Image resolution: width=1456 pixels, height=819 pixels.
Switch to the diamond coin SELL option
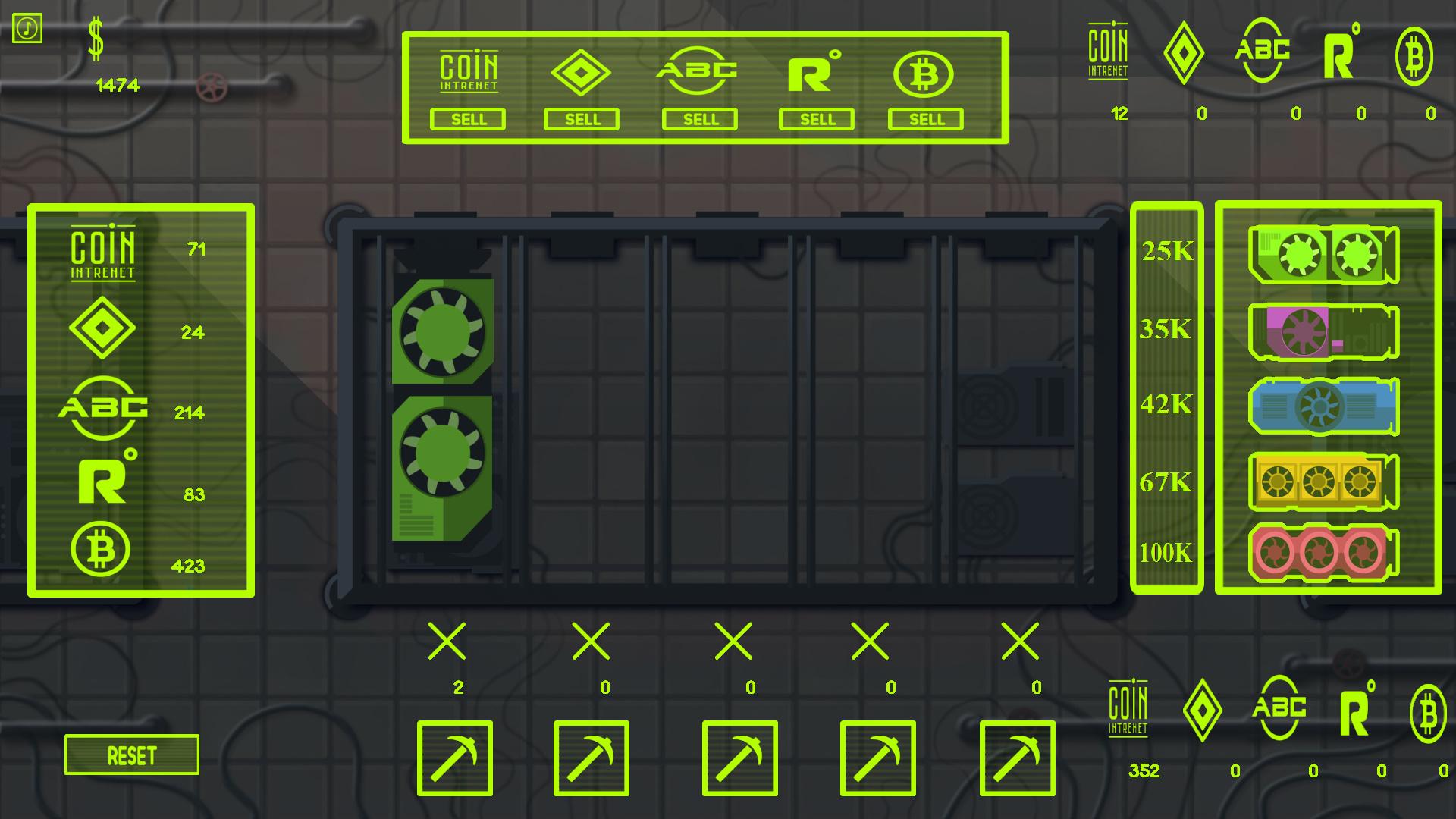[x=582, y=119]
